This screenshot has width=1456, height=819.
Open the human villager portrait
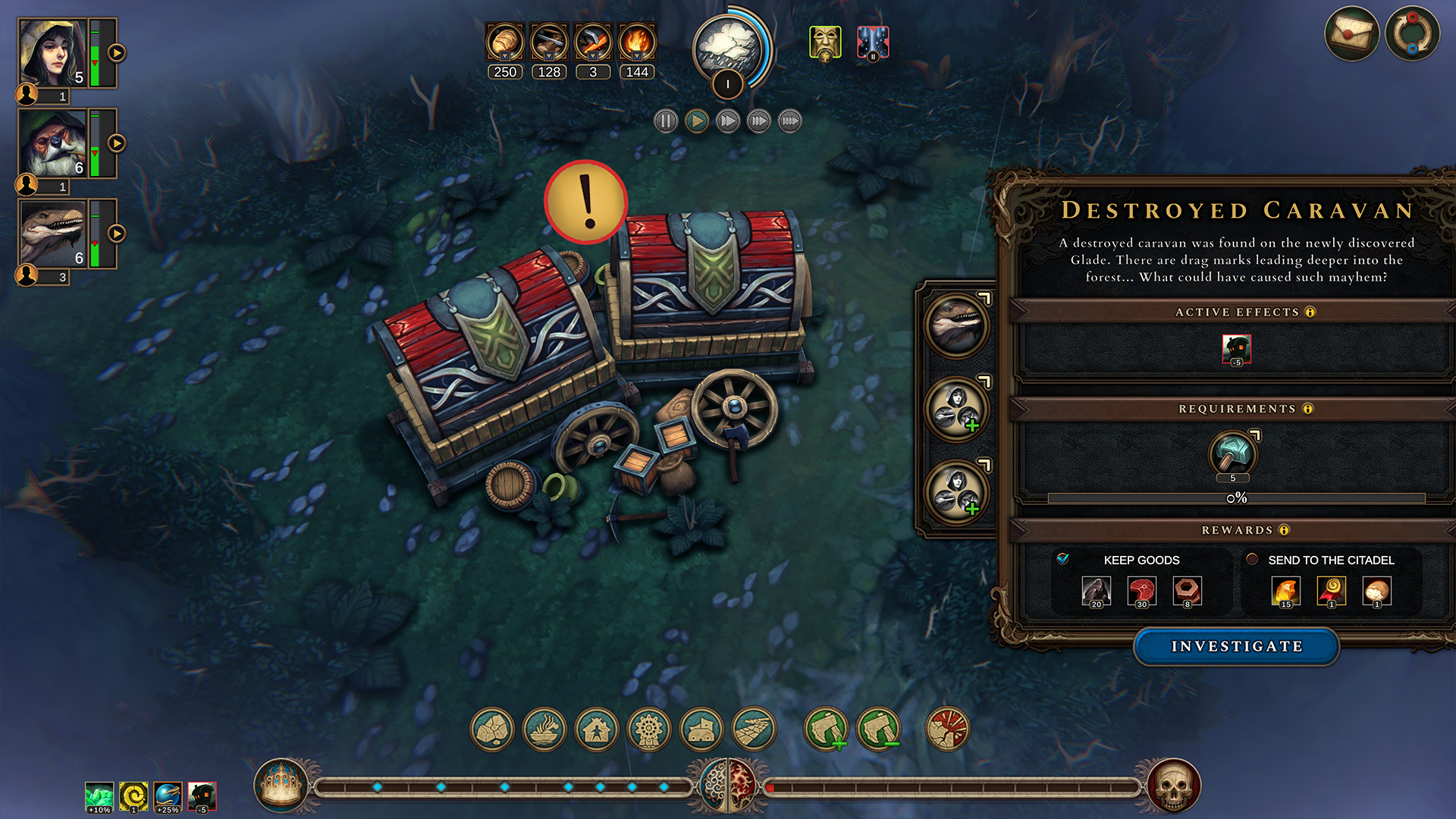pos(53,53)
